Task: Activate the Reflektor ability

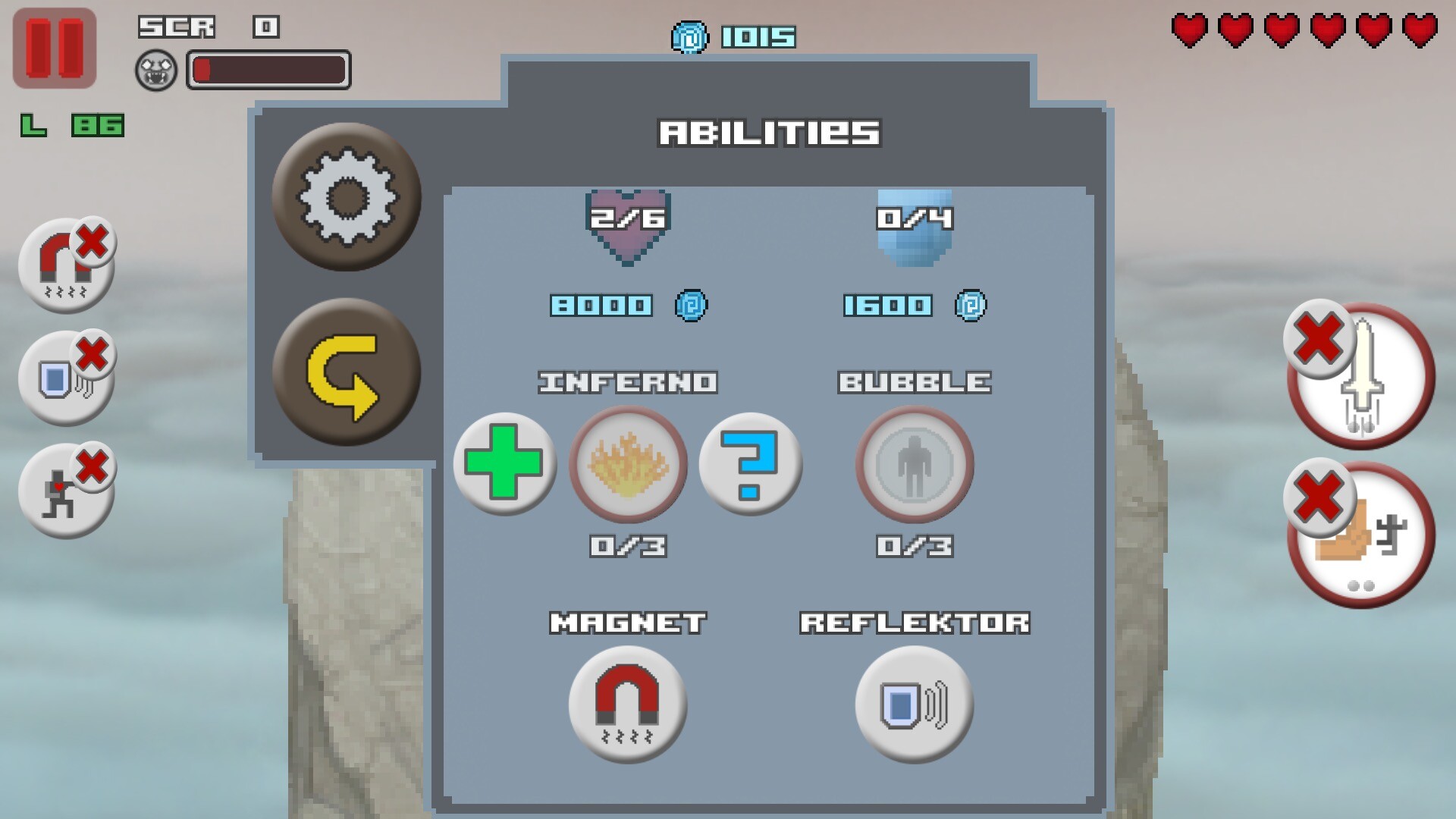Action: (x=914, y=704)
